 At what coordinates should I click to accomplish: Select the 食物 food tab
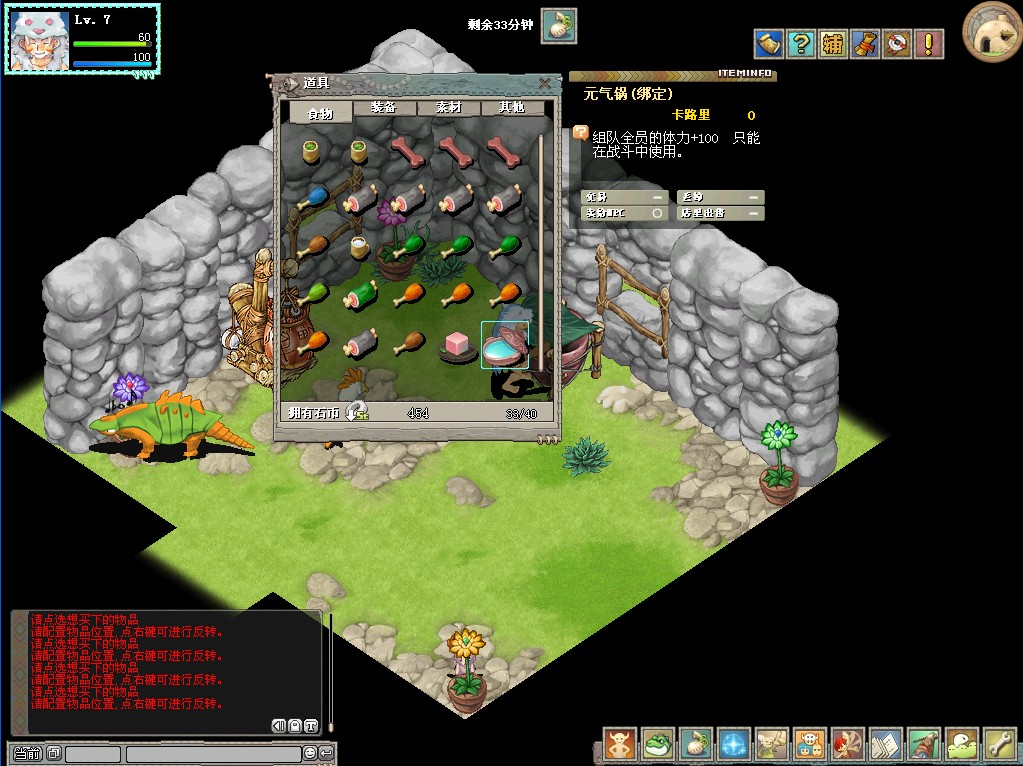tap(320, 113)
